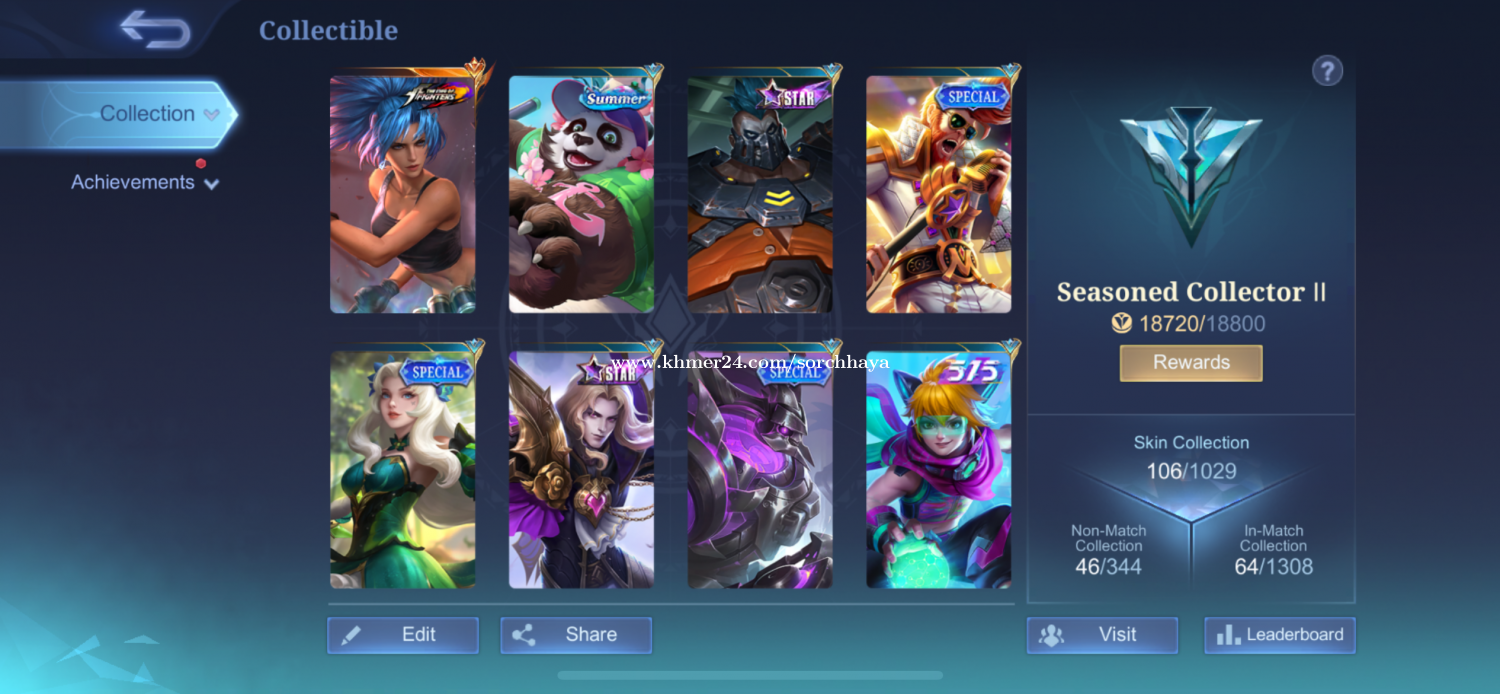Open the 515 orange-haired skin card
Viewport: 1500px width, 694px height.
[938, 469]
